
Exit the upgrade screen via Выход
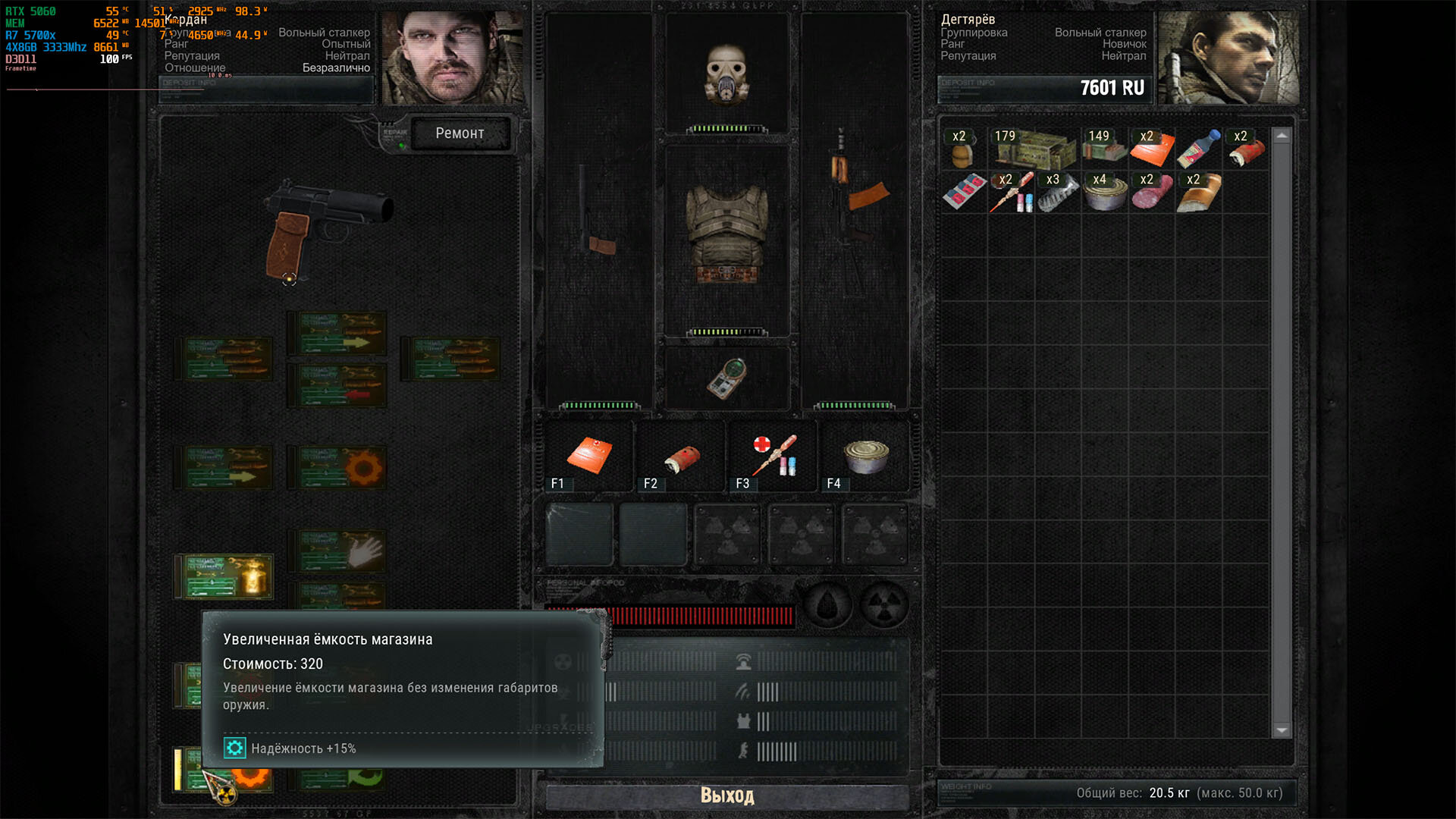(726, 795)
